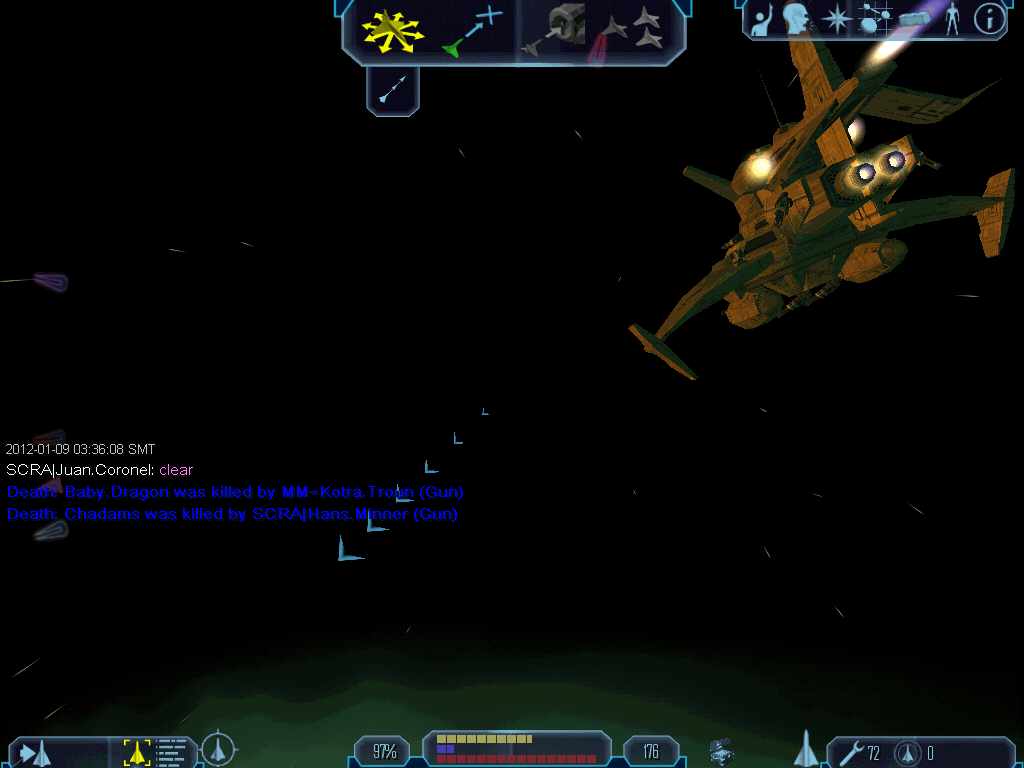Screen dimensions: 1024x768
Task: Select the wrench repair icon
Action: [x=852, y=752]
